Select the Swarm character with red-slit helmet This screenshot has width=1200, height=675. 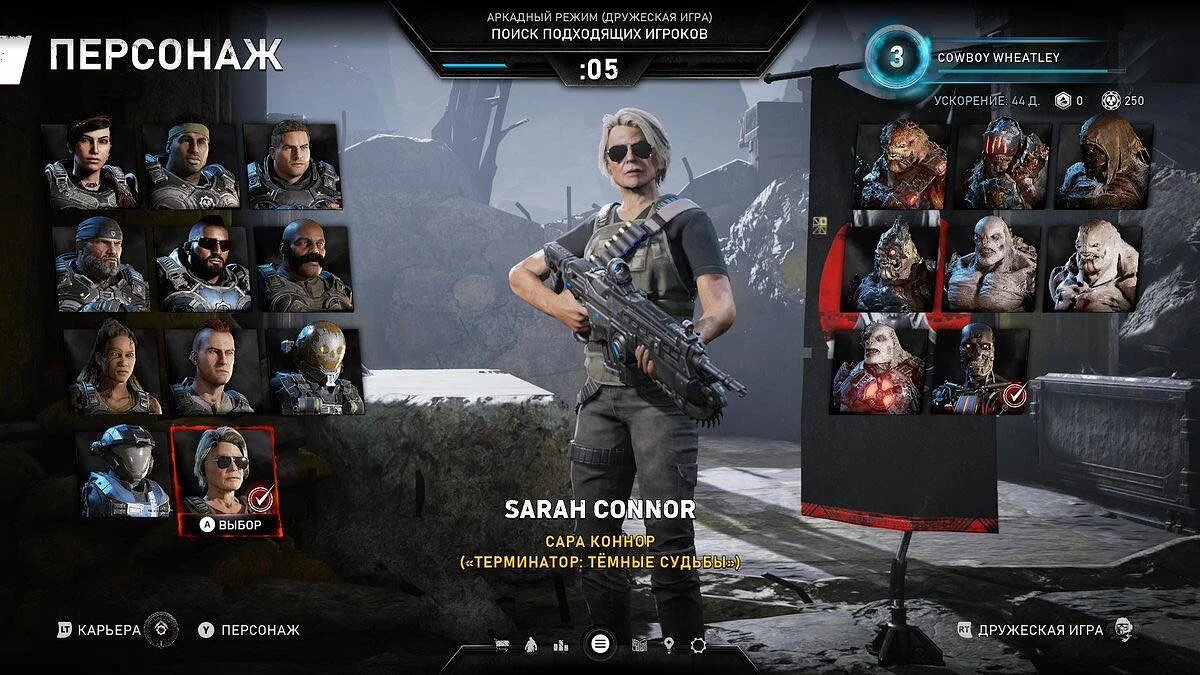1001,165
